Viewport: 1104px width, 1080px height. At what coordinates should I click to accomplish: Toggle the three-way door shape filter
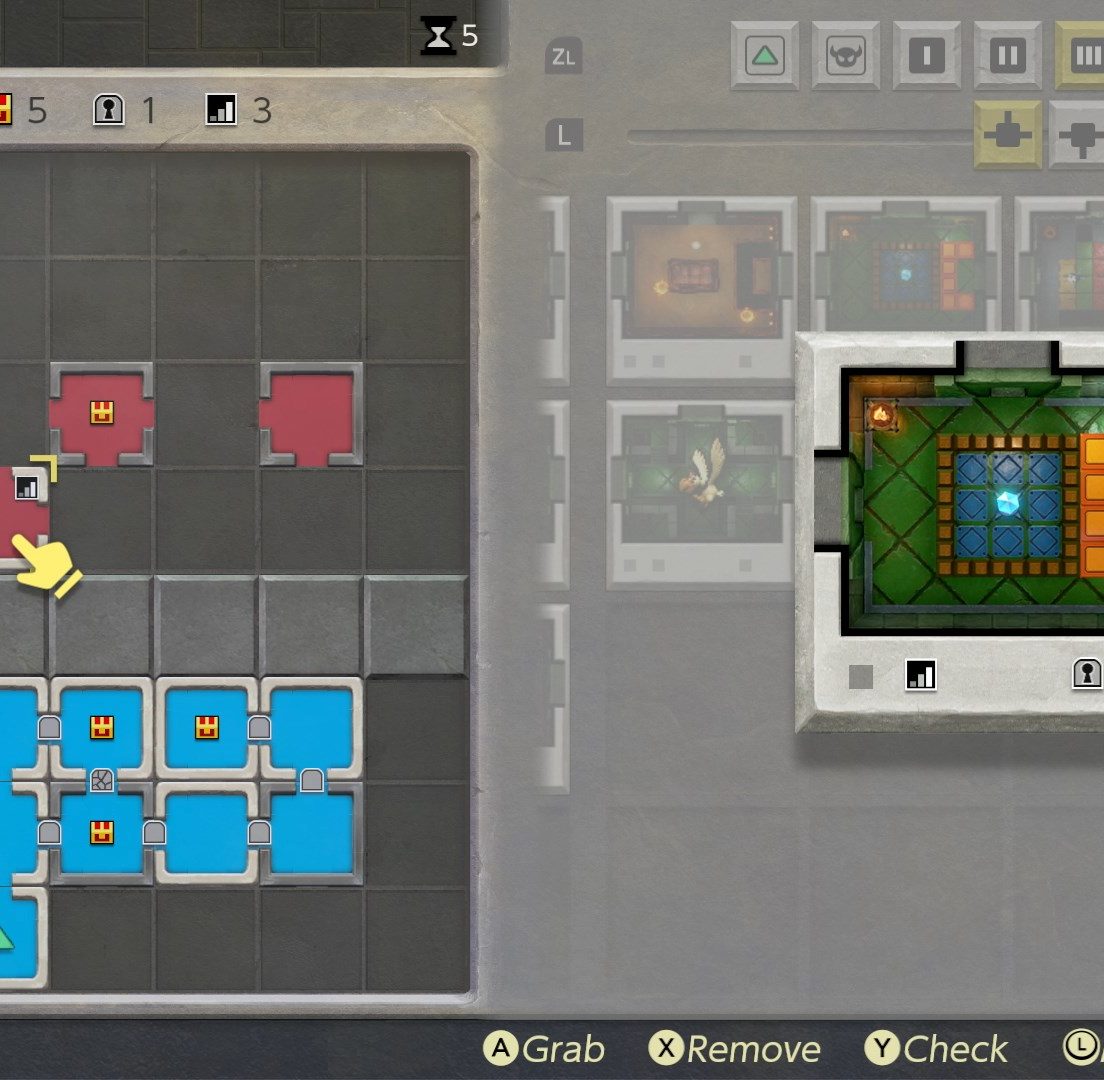[1078, 135]
